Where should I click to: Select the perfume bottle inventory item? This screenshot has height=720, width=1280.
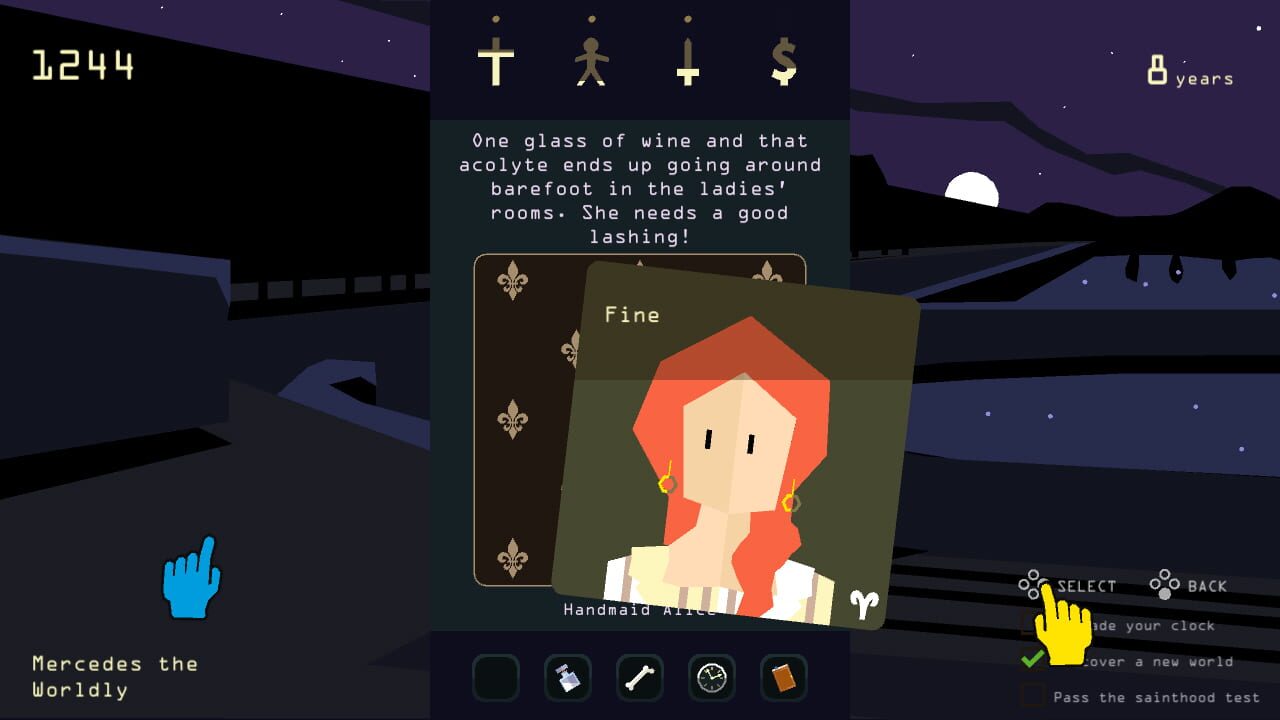tap(568, 678)
